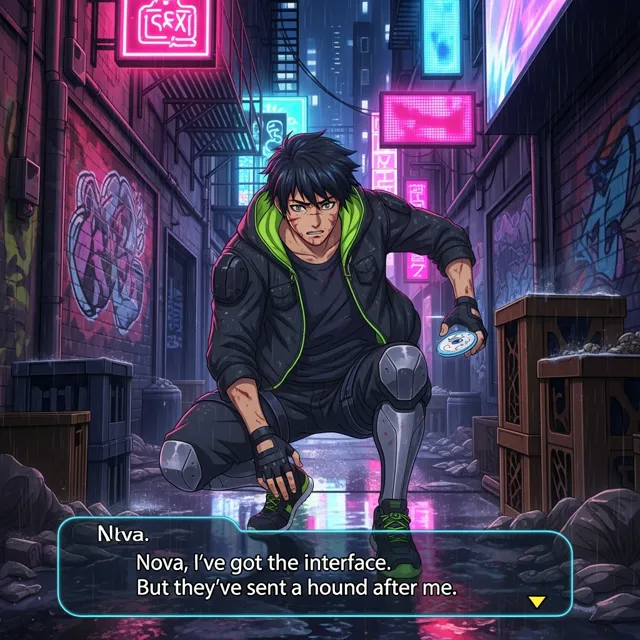Click the yellow continue arrow in dialogue
The image size is (640, 640).
point(537,601)
